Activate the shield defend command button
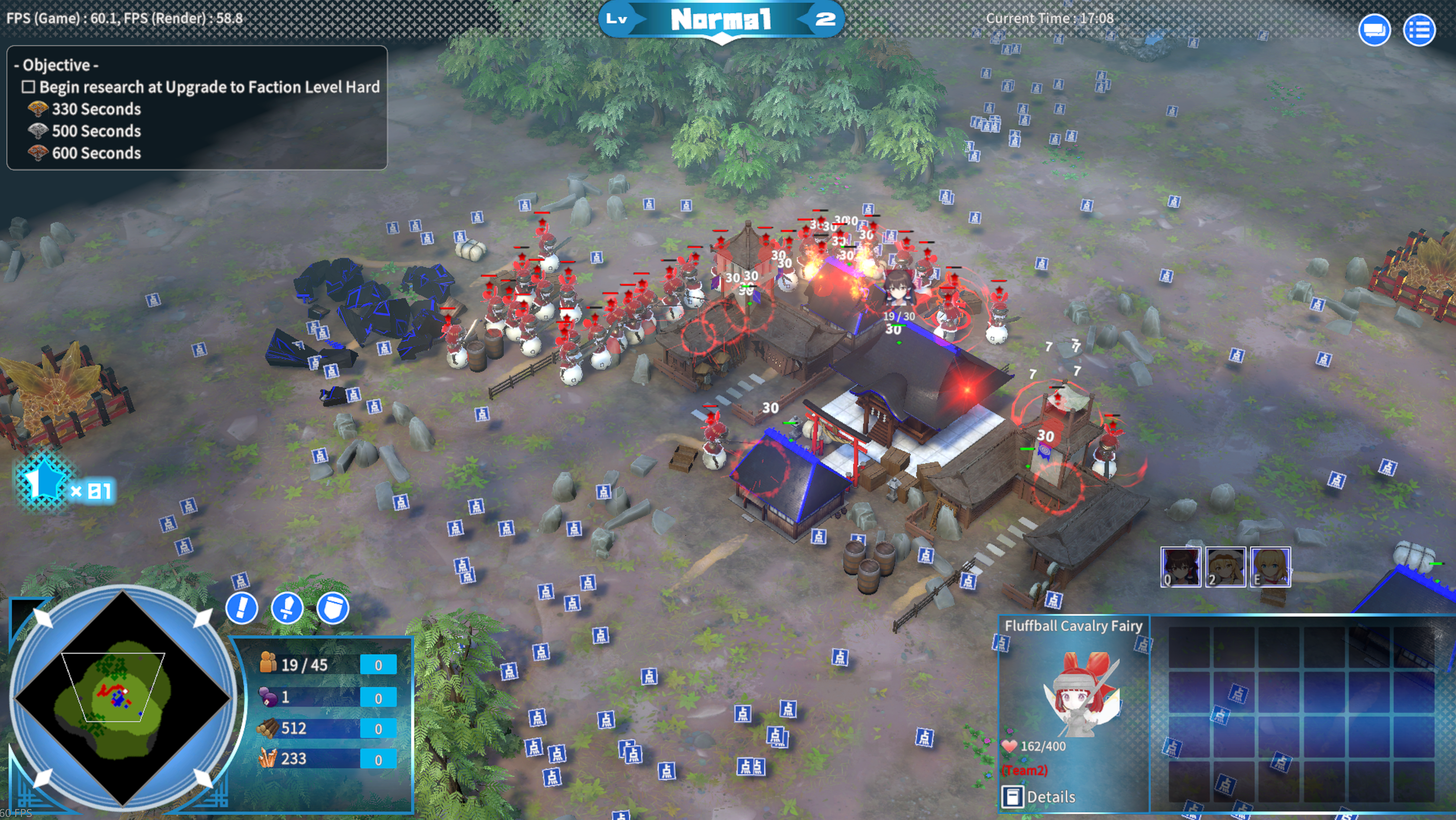1456x820 pixels. tap(332, 608)
